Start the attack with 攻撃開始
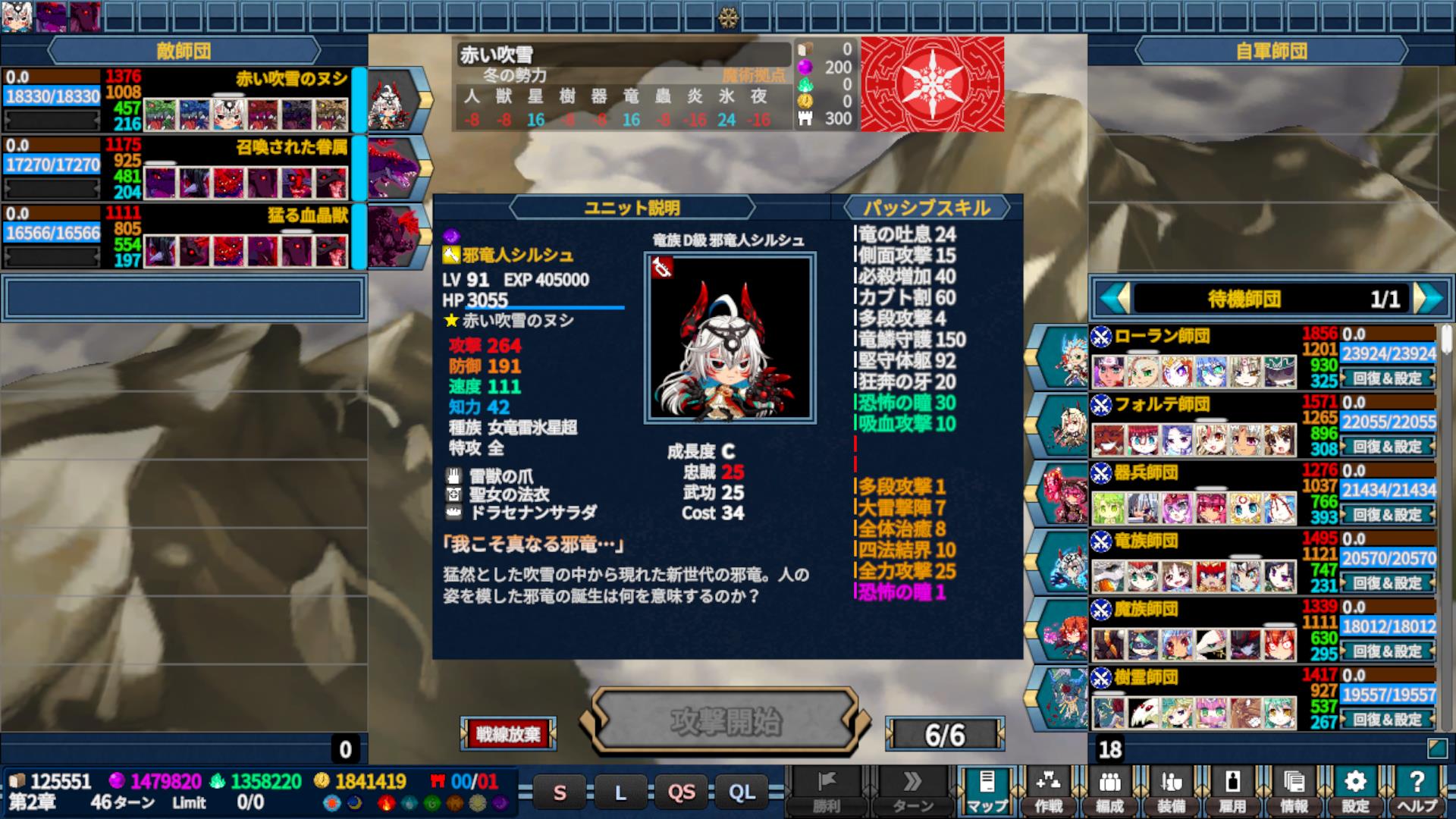 (x=725, y=721)
